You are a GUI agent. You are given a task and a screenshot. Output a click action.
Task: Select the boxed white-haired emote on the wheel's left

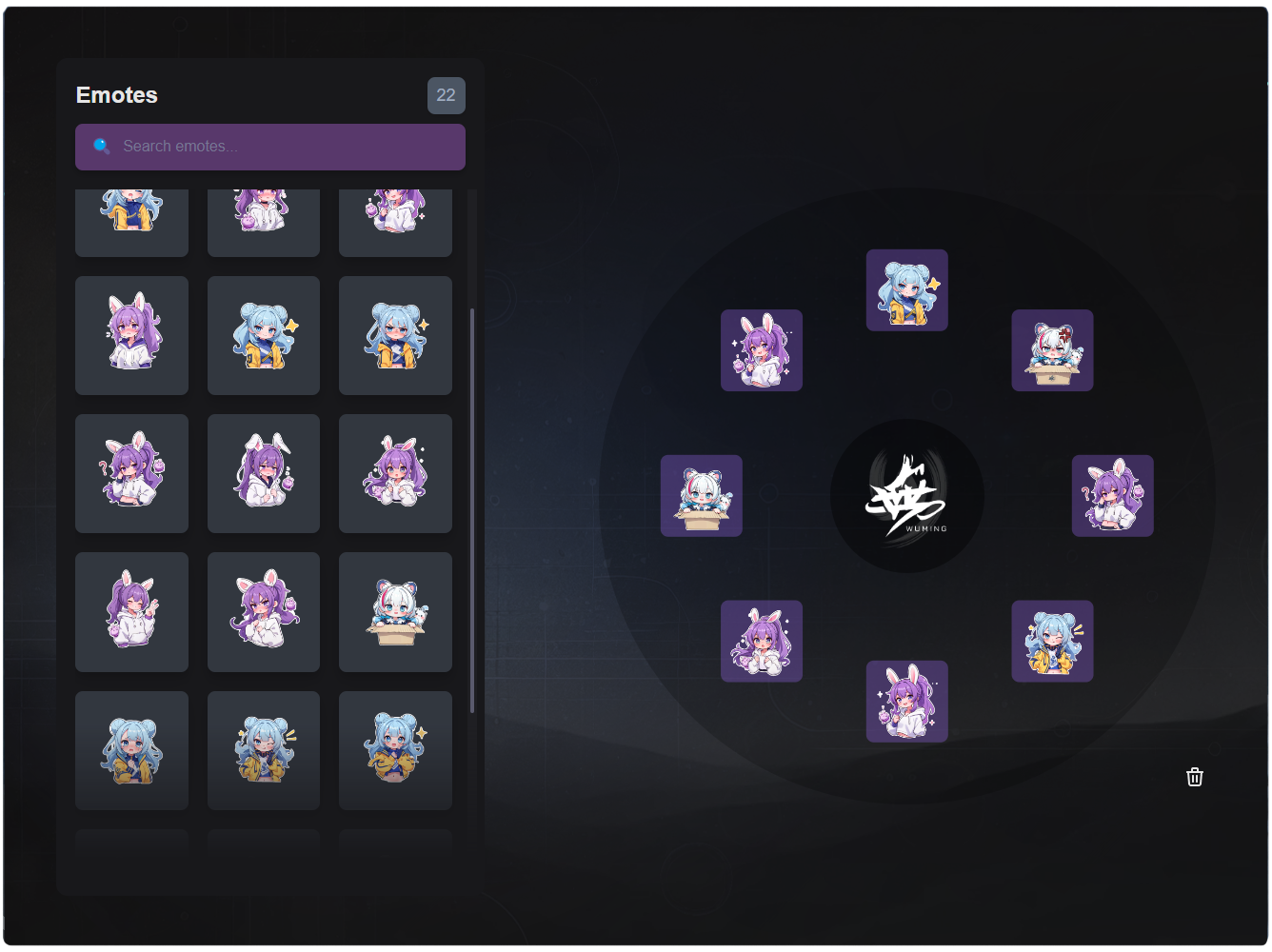pyautogui.click(x=702, y=496)
